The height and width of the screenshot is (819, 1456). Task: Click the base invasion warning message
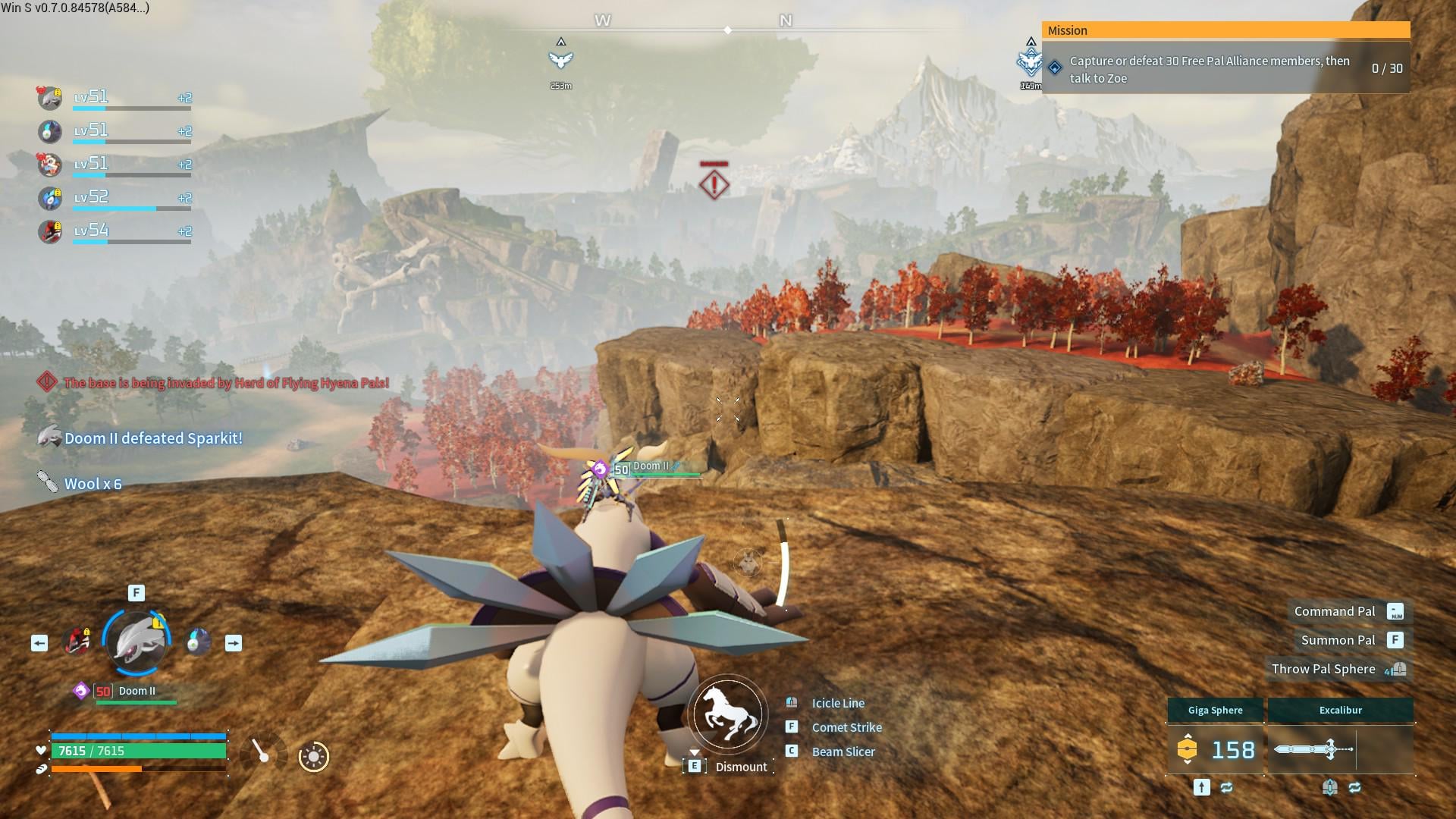(x=226, y=383)
